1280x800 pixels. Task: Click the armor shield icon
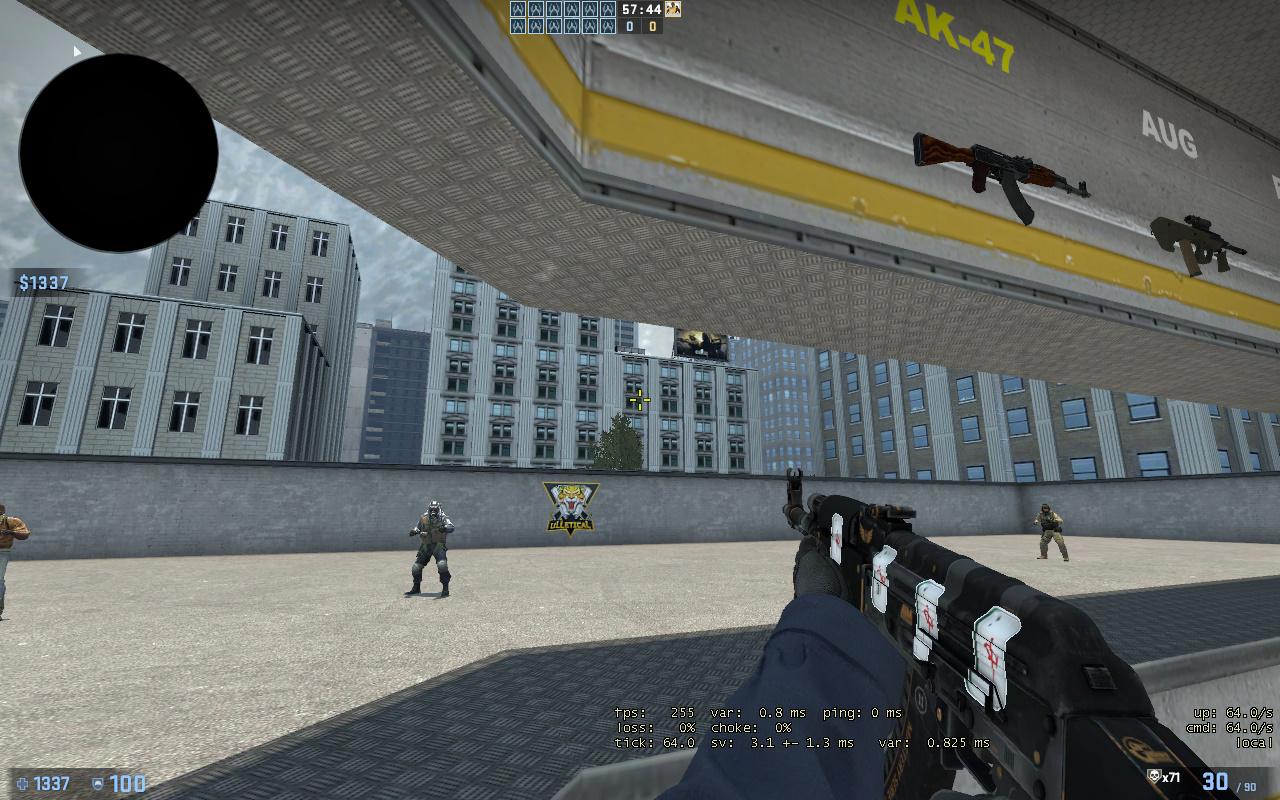(x=97, y=783)
